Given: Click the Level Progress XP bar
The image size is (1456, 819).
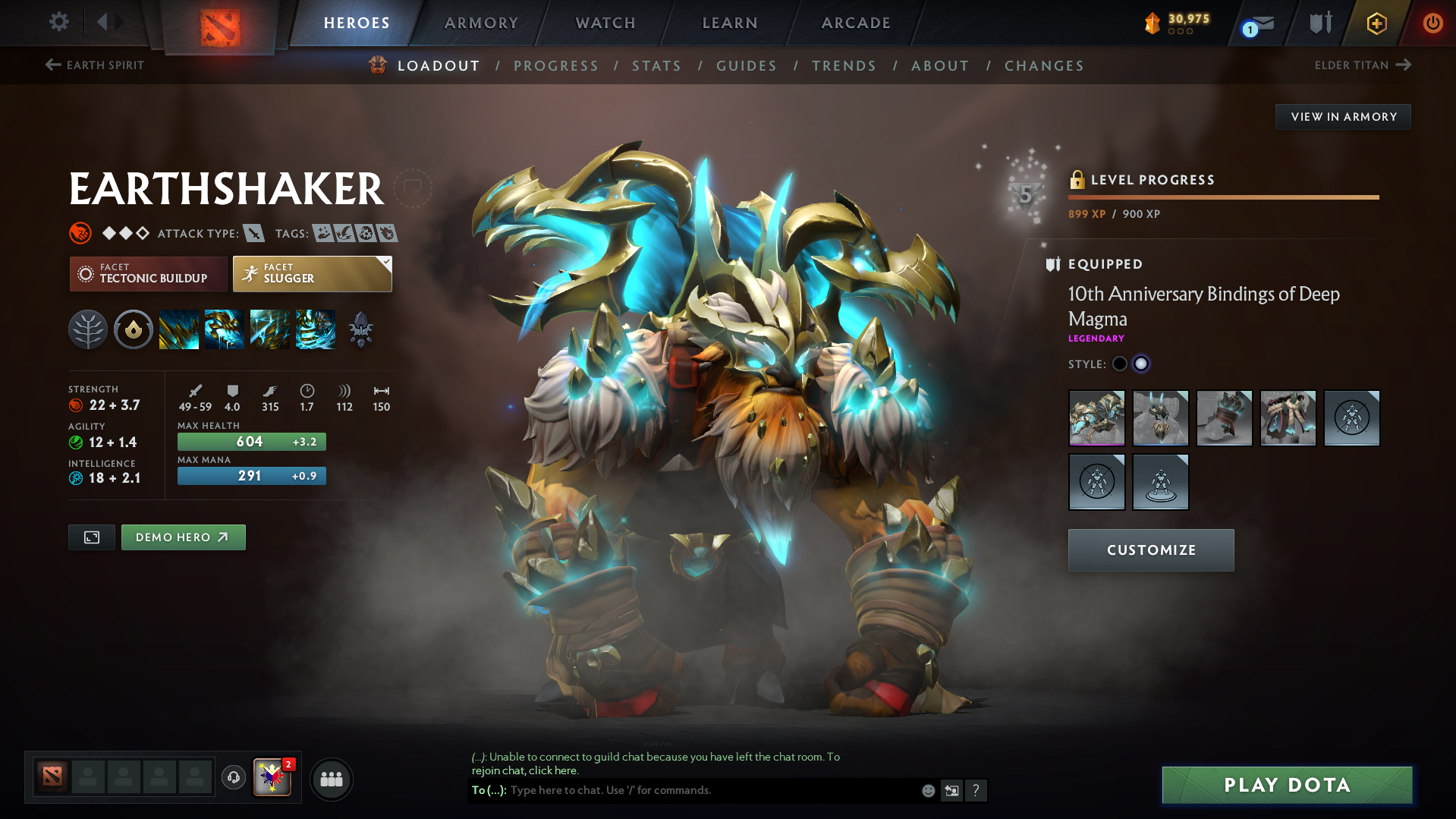Looking at the screenshot, I should 1223,197.
